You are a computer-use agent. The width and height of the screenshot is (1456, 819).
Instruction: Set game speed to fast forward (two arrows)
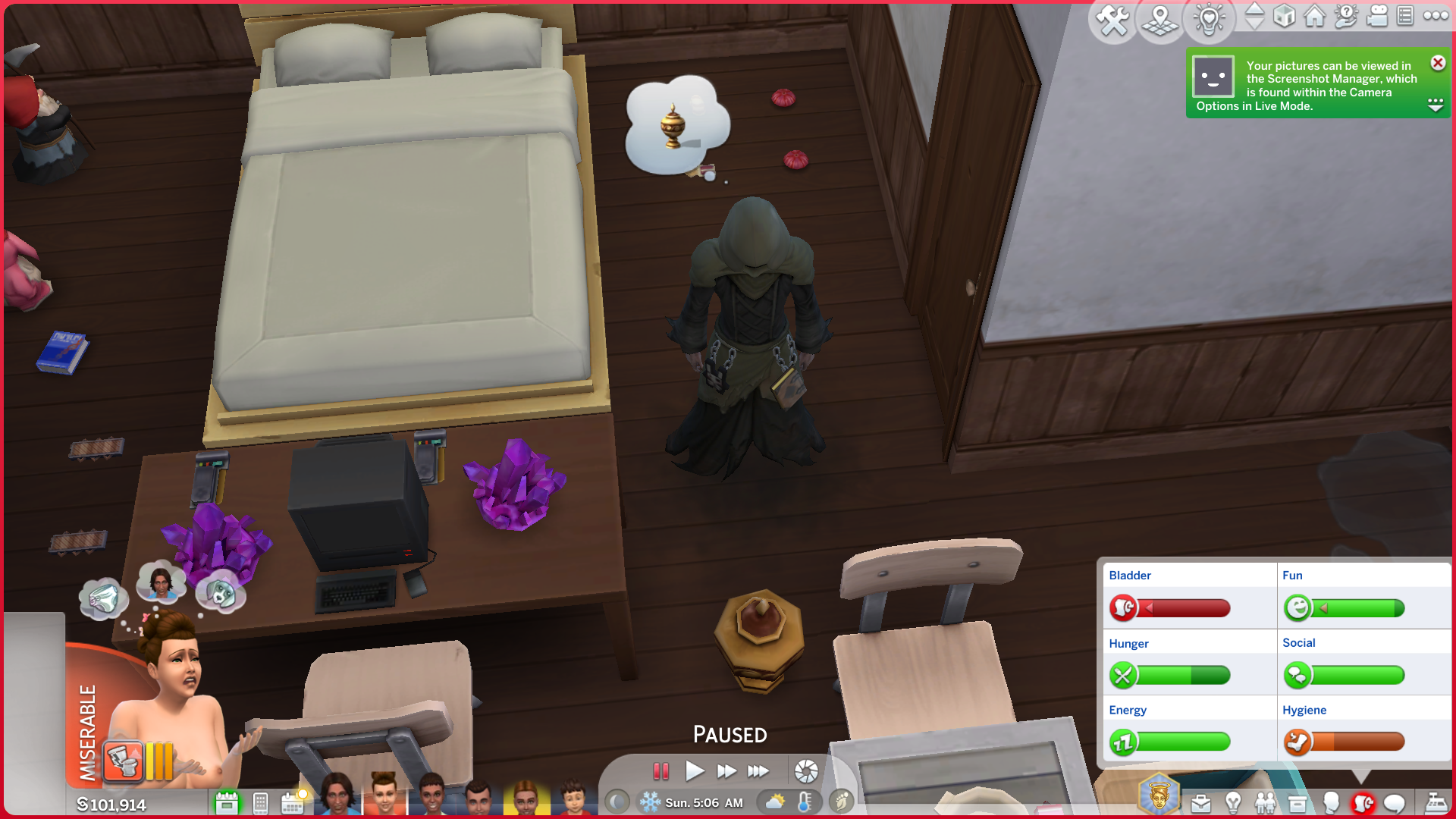pos(726,771)
